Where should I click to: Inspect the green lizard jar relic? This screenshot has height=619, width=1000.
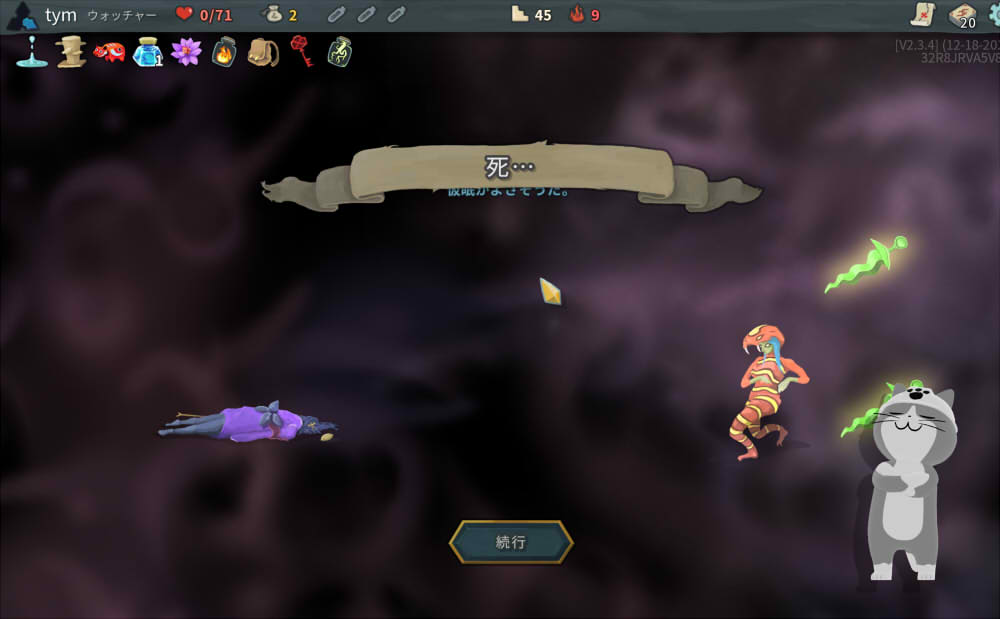tap(340, 51)
